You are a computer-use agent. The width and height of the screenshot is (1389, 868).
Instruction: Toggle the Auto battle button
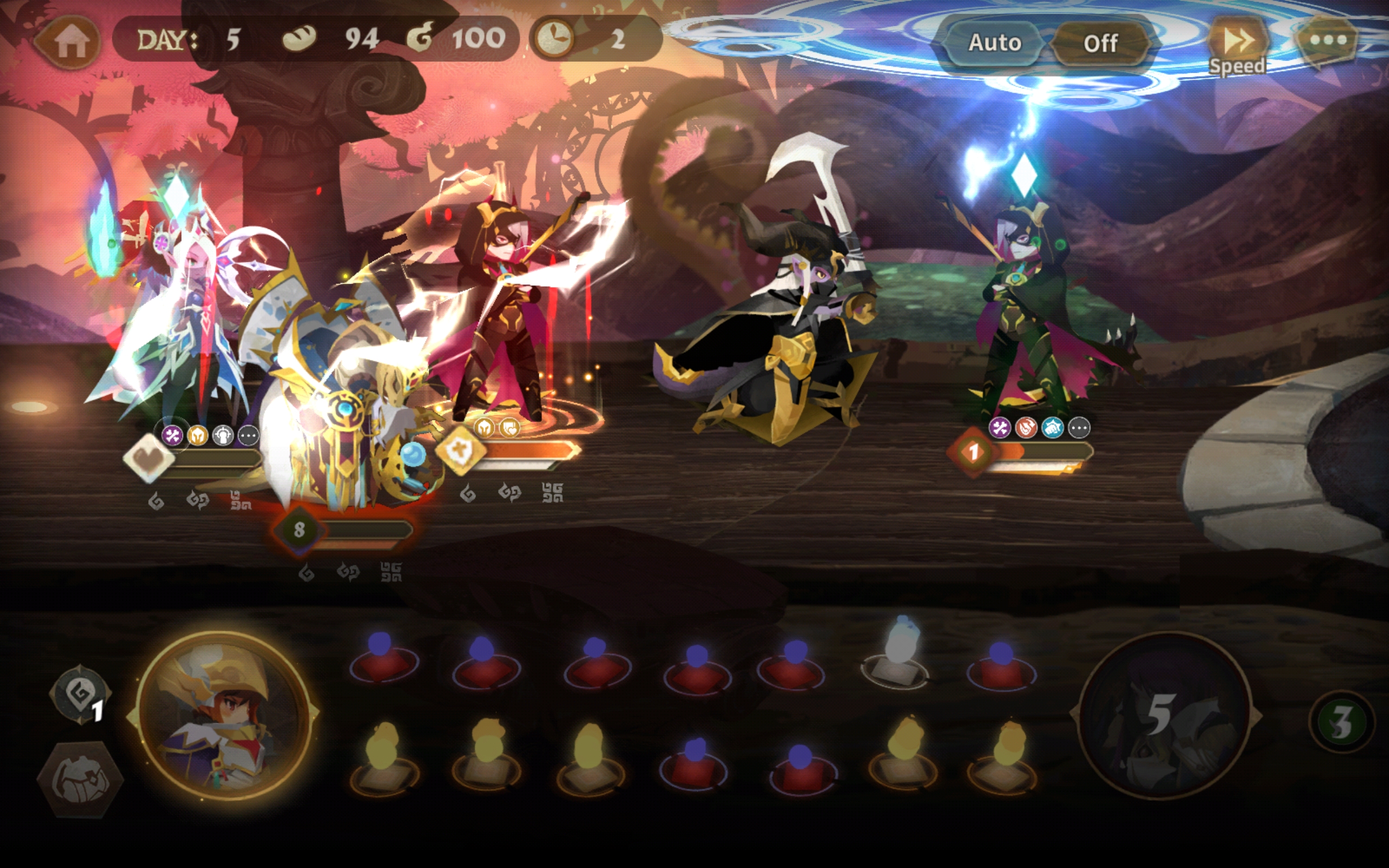pos(995,43)
